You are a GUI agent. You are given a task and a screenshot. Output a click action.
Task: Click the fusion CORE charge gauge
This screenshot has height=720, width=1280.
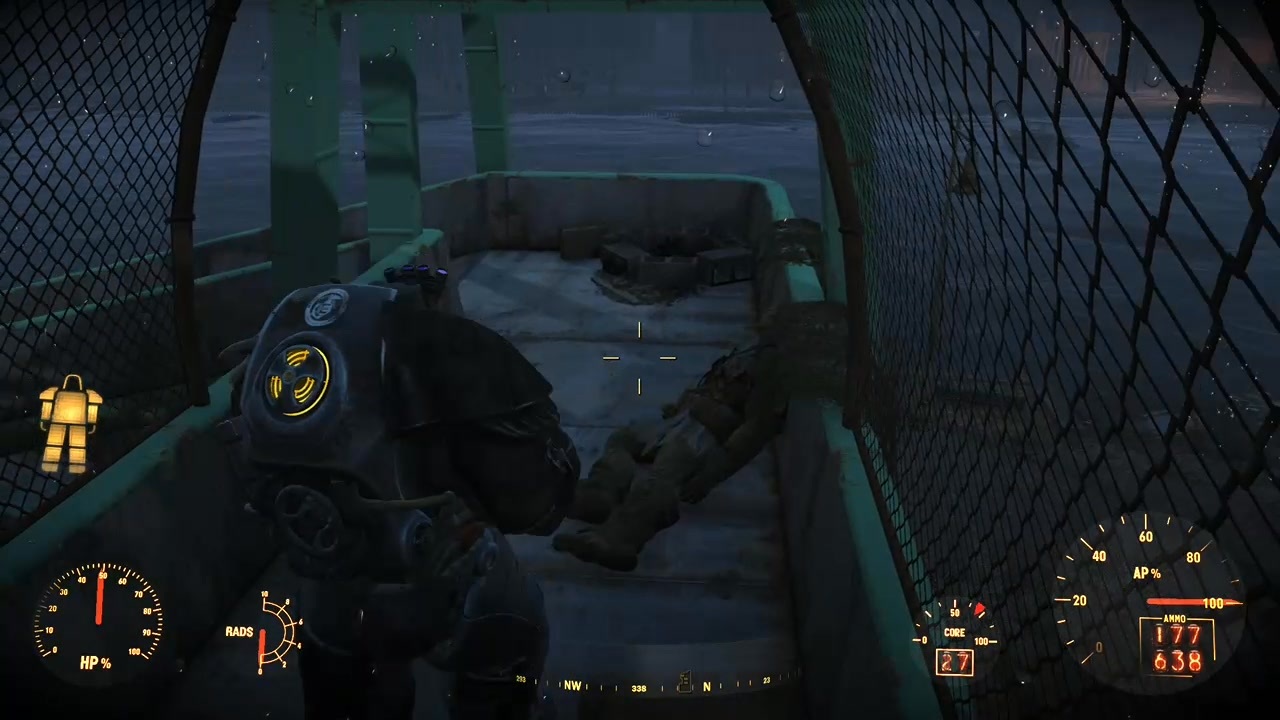pyautogui.click(x=955, y=625)
